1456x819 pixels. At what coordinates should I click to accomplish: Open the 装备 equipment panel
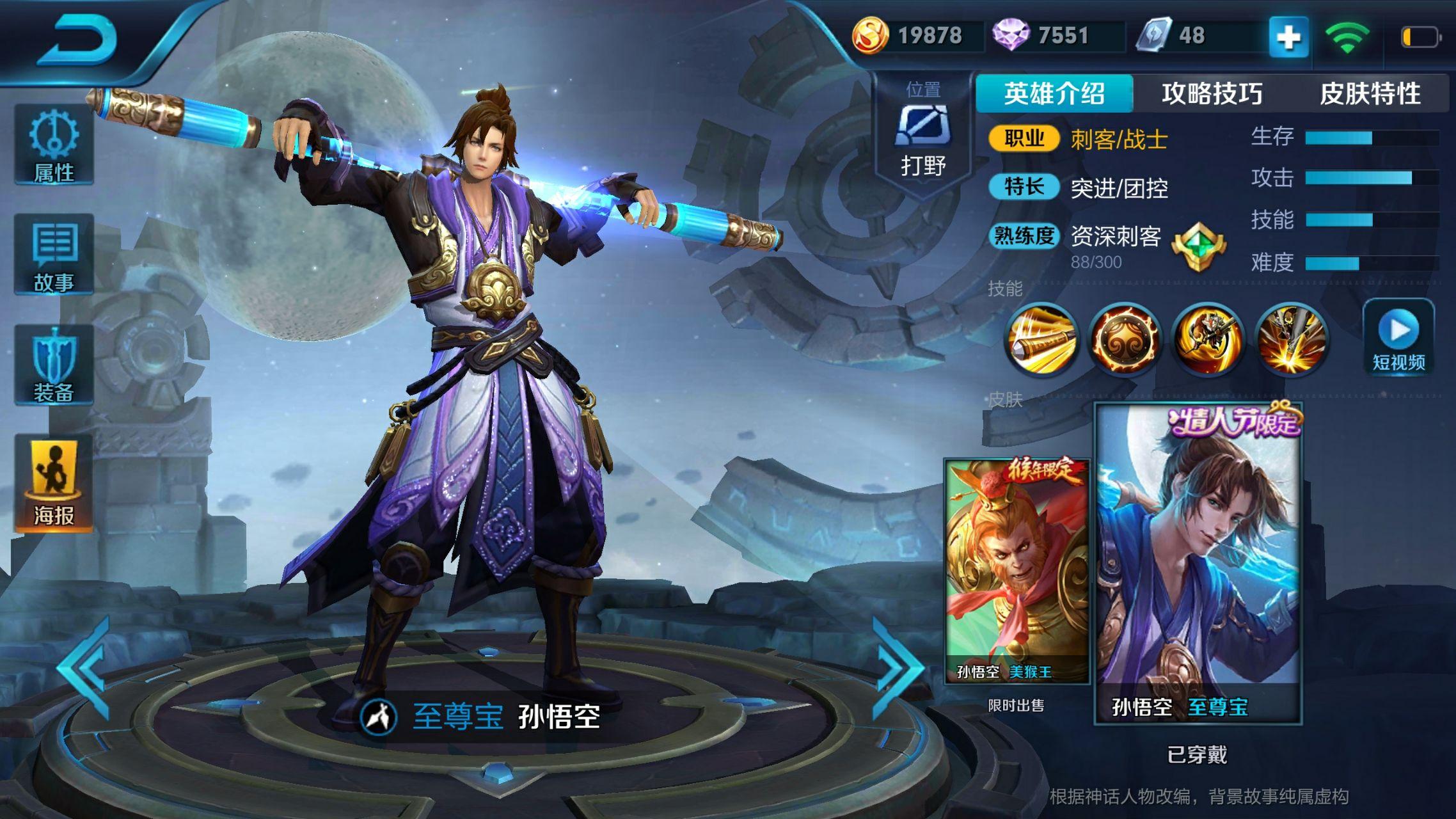[x=54, y=365]
